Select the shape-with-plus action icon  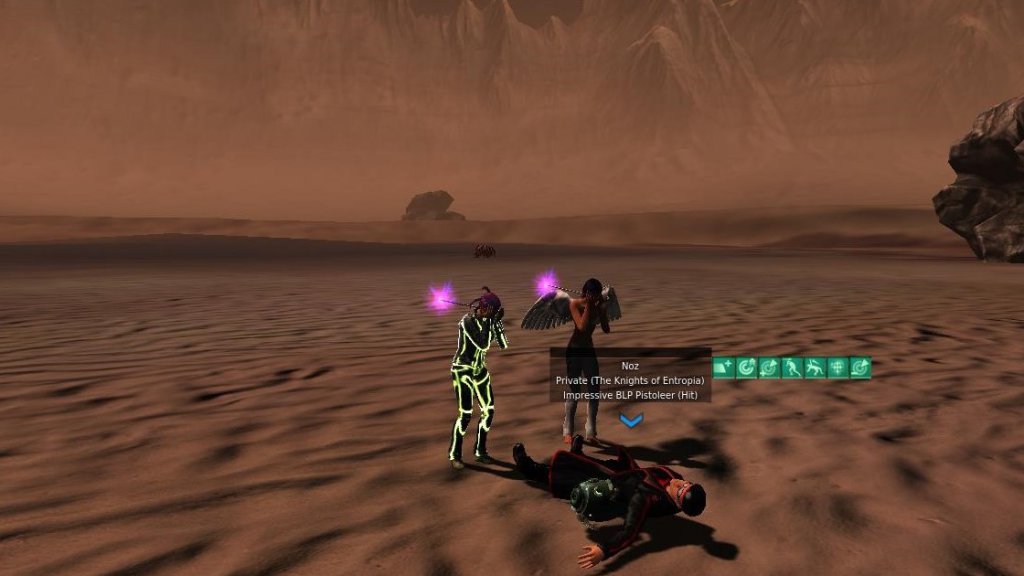[x=723, y=368]
